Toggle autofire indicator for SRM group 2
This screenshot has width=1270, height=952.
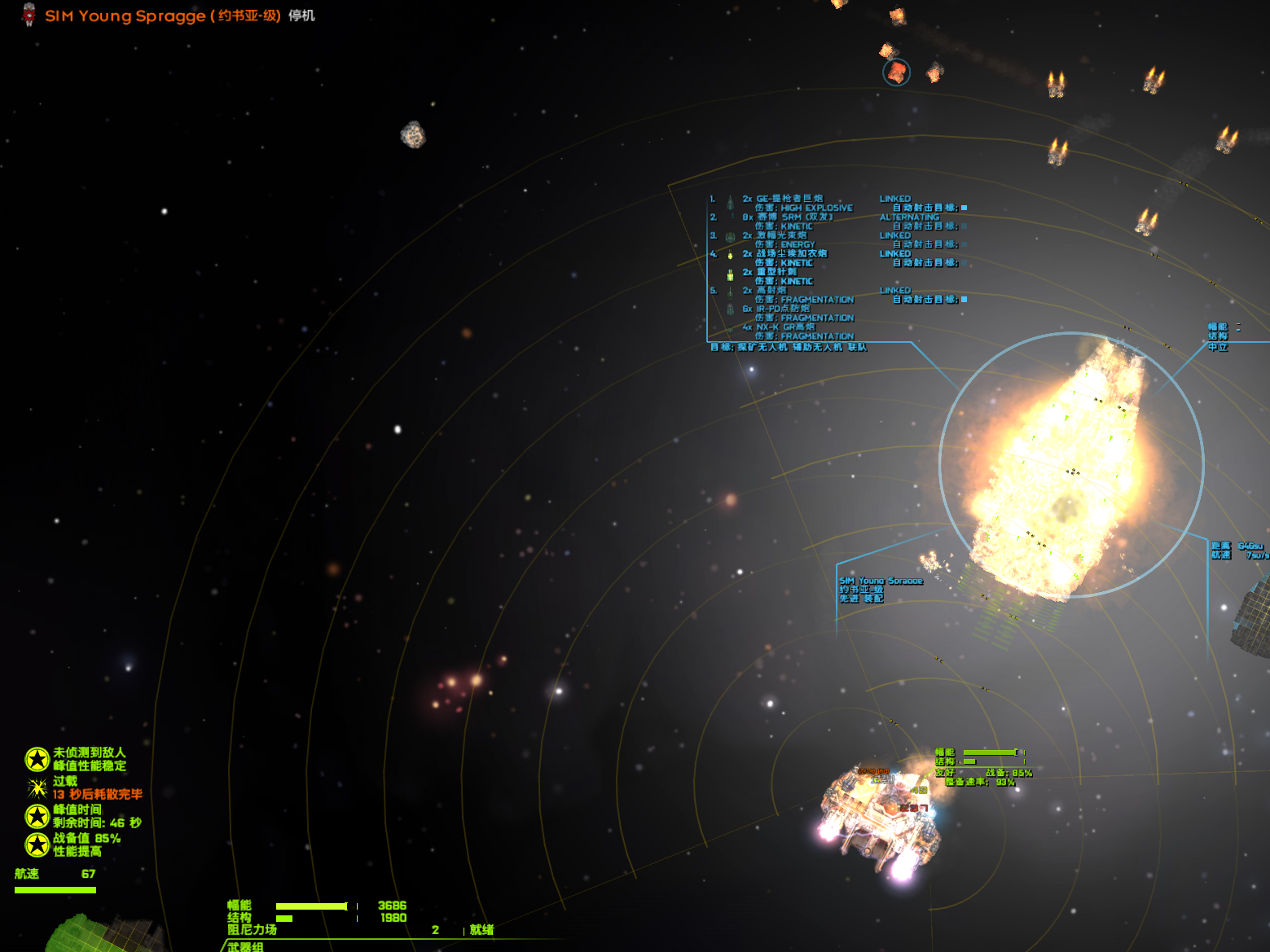coord(964,226)
